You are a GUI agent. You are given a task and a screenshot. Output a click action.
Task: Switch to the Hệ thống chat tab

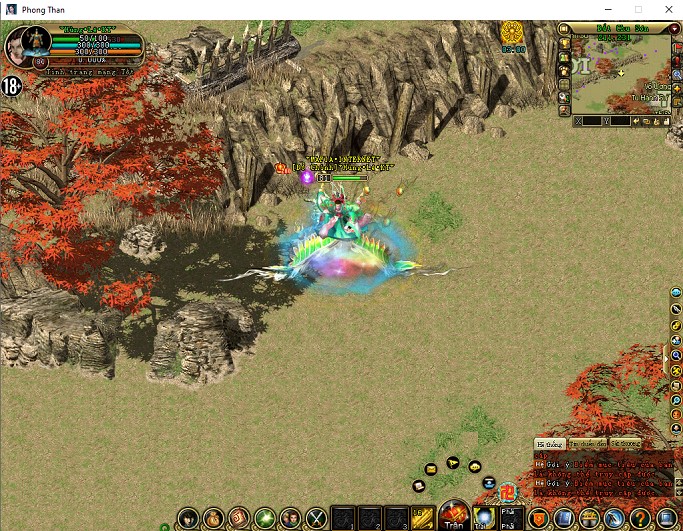point(549,443)
